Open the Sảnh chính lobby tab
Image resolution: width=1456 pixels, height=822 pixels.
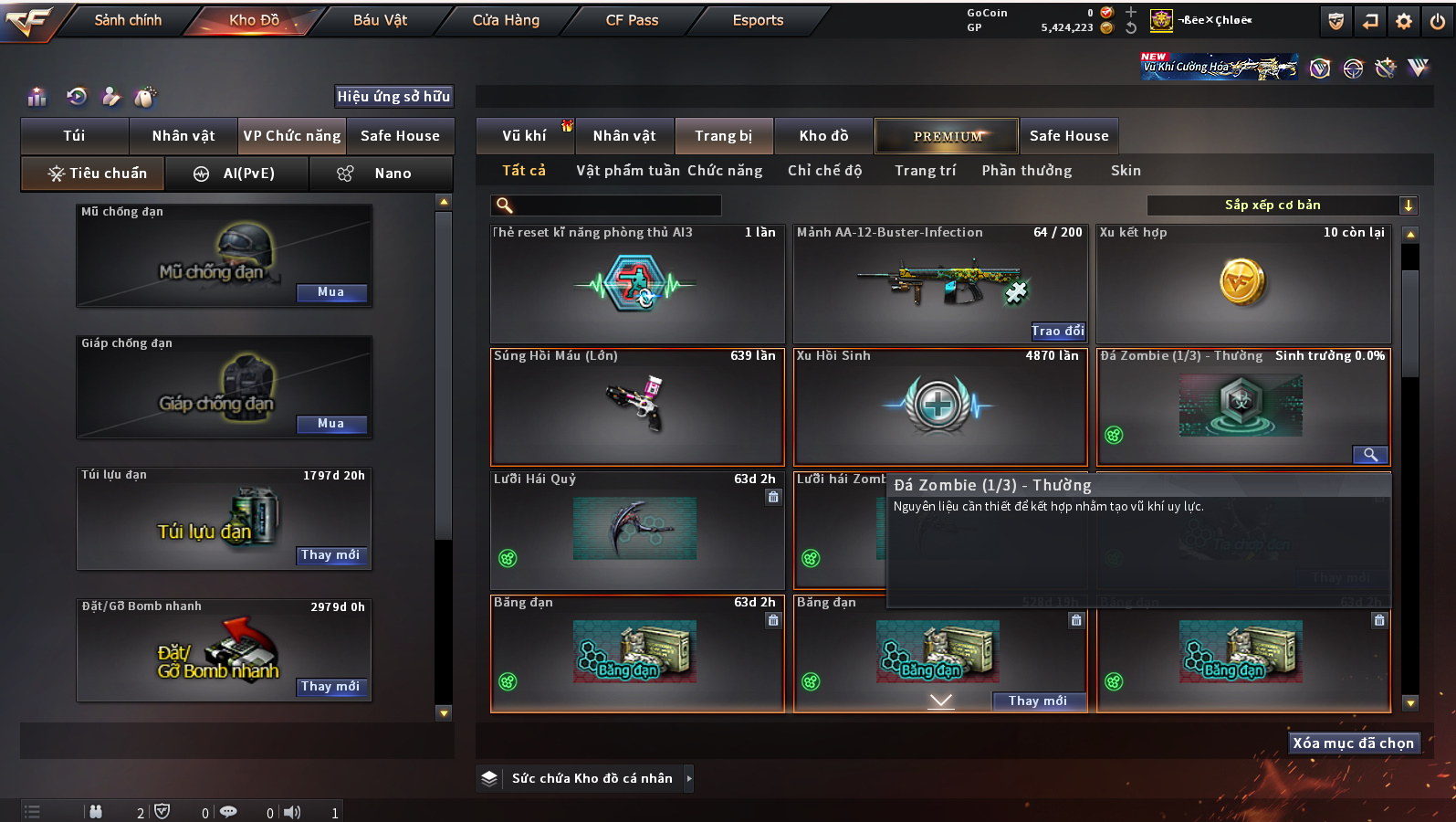click(128, 20)
